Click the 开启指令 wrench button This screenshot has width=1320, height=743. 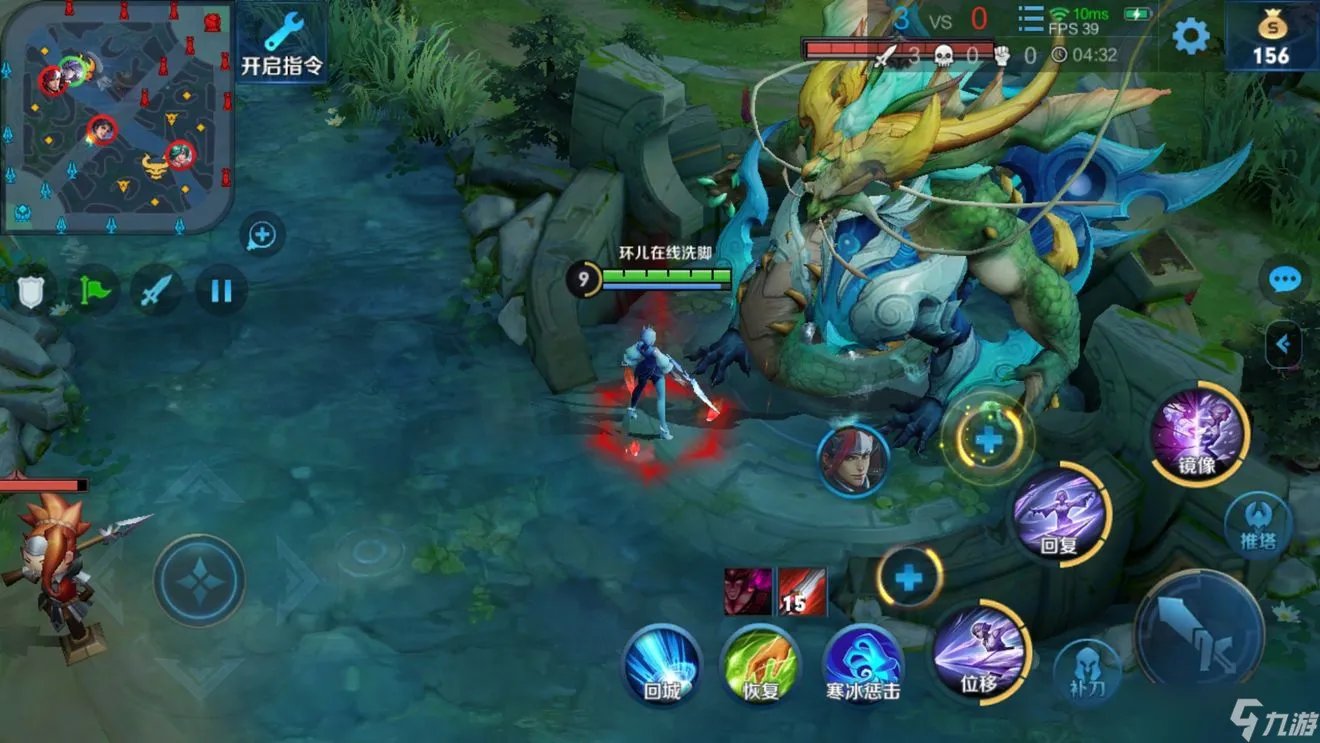(x=283, y=43)
